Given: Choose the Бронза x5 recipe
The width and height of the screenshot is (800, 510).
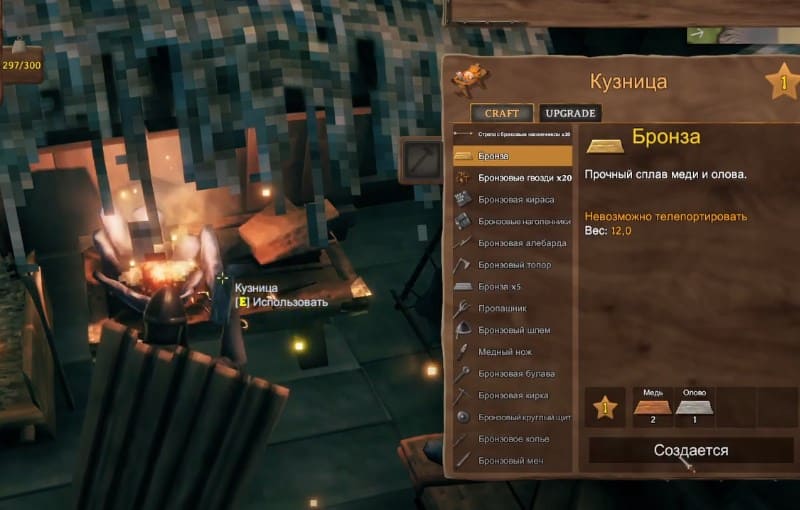Looking at the screenshot, I should point(512,287).
